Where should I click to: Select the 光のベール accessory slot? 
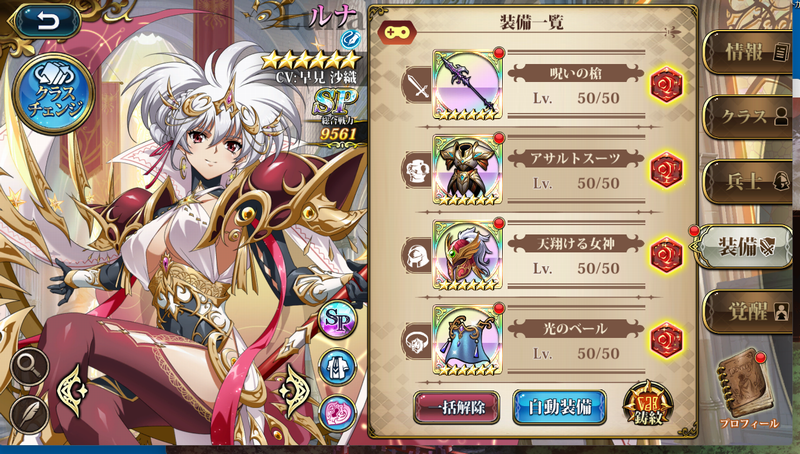tap(468, 340)
